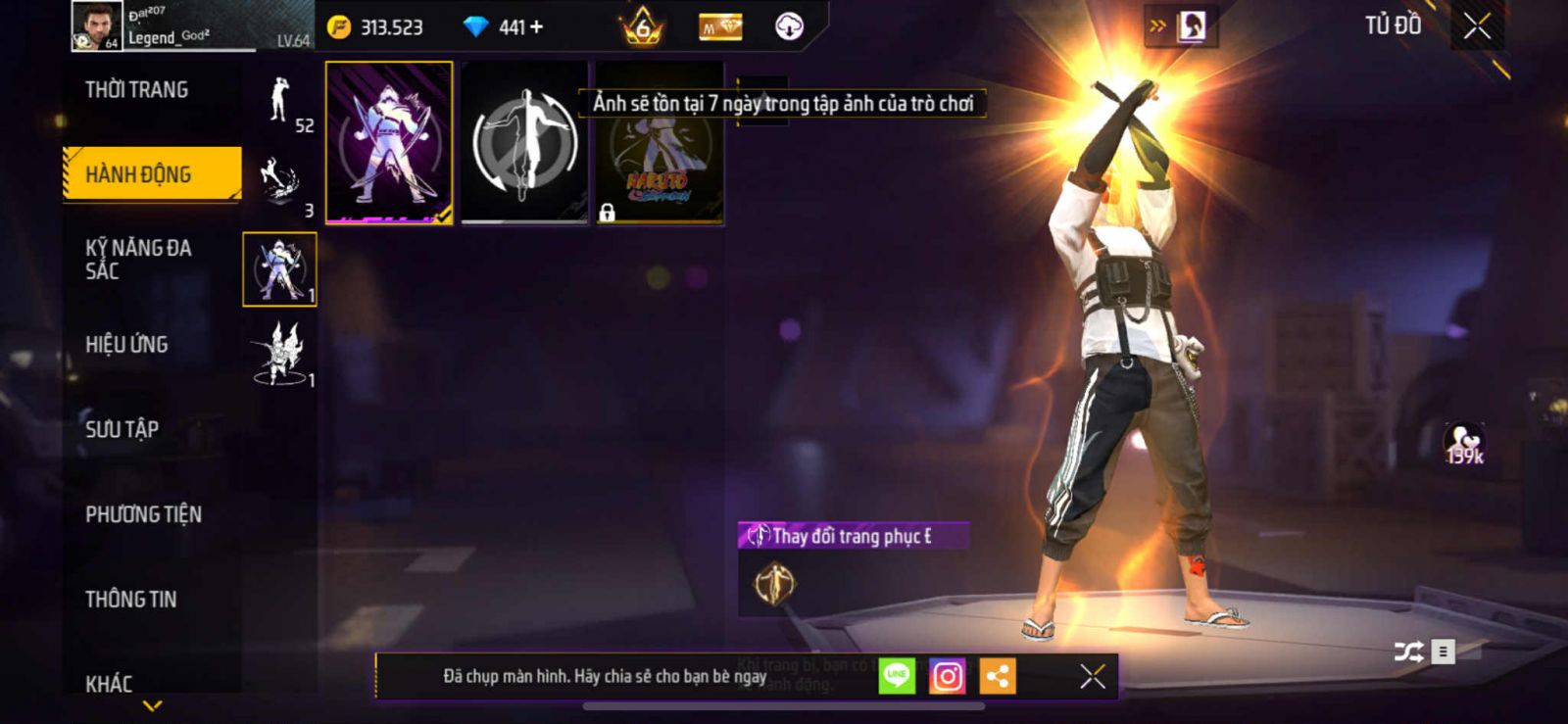Switch to the Khác tab
The width and height of the screenshot is (1568, 724).
(109, 683)
